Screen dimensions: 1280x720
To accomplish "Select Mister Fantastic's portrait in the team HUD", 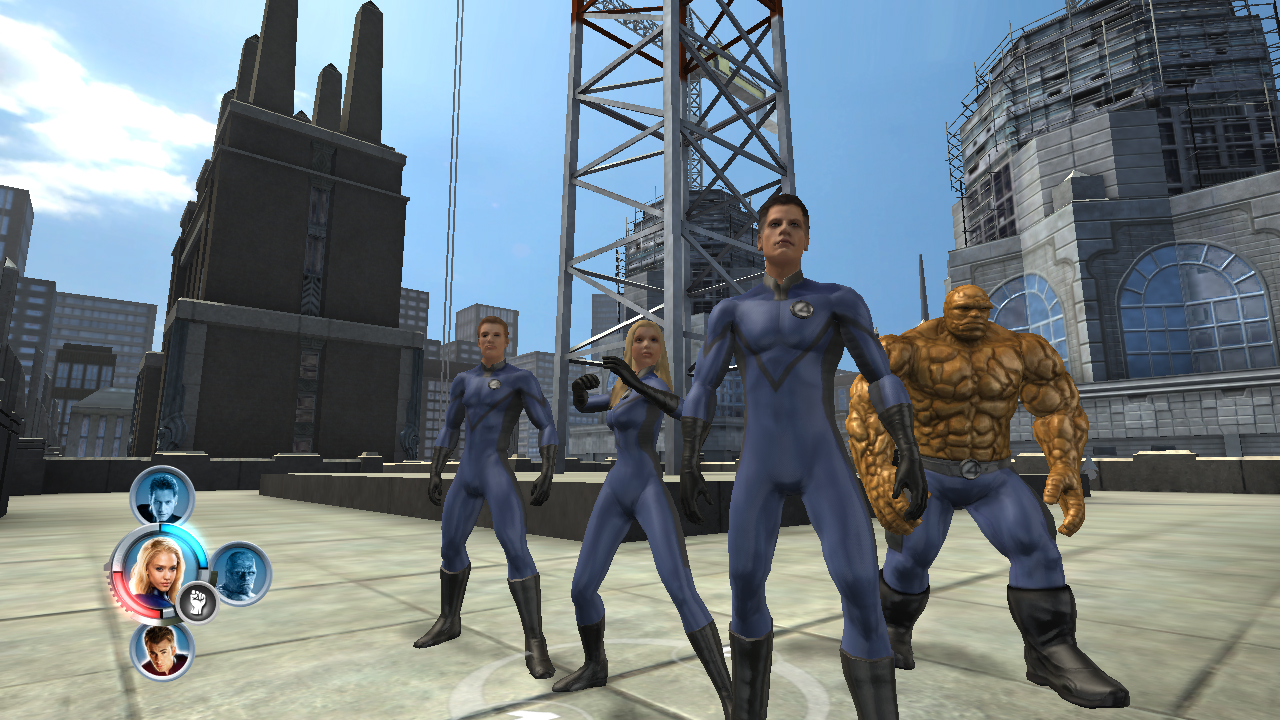I will coord(162,495).
